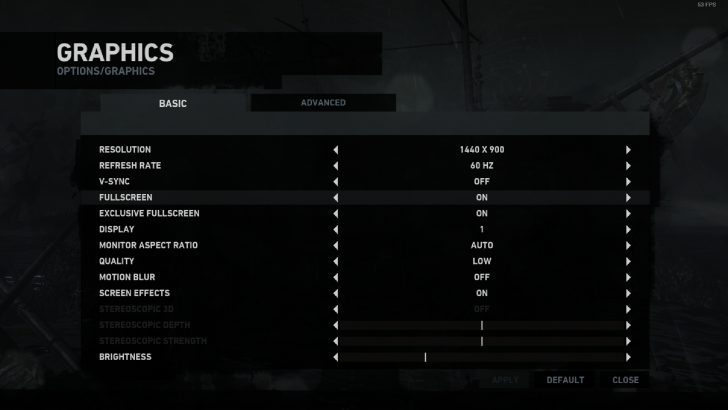This screenshot has width=728, height=410.
Task: Toggle V-Sync with its right arrow
Action: click(x=628, y=182)
